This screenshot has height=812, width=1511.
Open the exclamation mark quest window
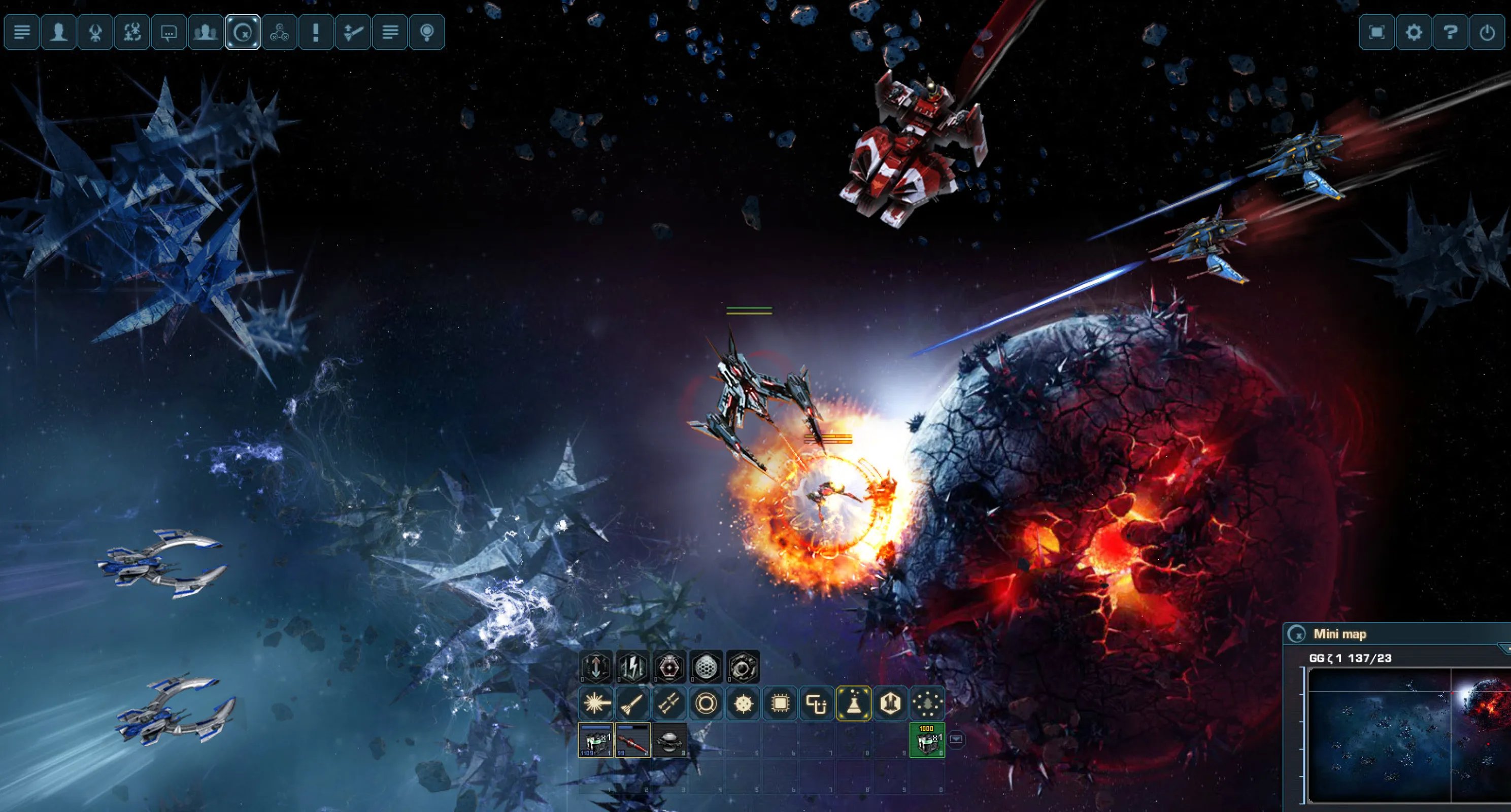pos(316,31)
